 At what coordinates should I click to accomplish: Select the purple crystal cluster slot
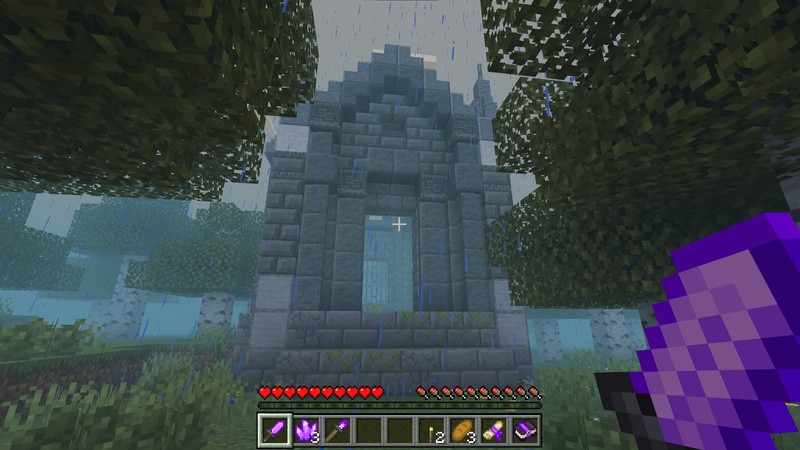[x=306, y=431]
